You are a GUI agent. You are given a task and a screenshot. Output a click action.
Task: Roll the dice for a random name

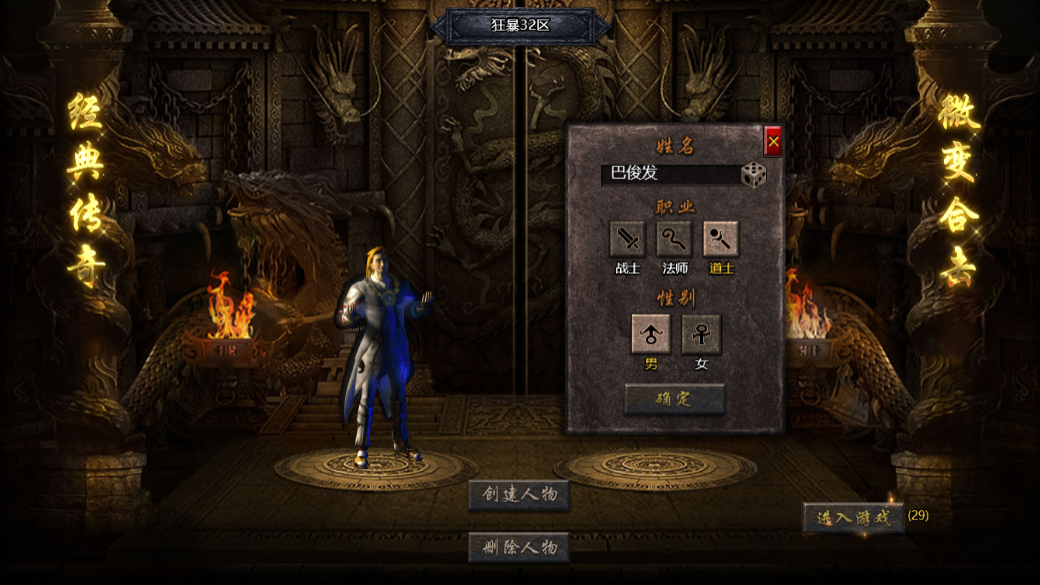(753, 175)
